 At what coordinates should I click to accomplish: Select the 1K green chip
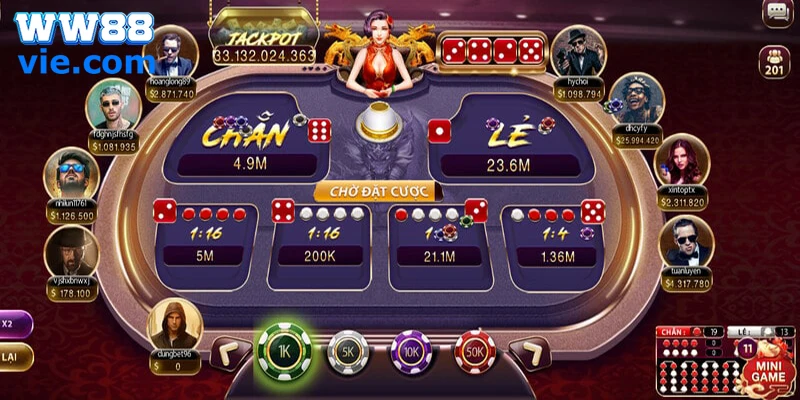pos(284,350)
